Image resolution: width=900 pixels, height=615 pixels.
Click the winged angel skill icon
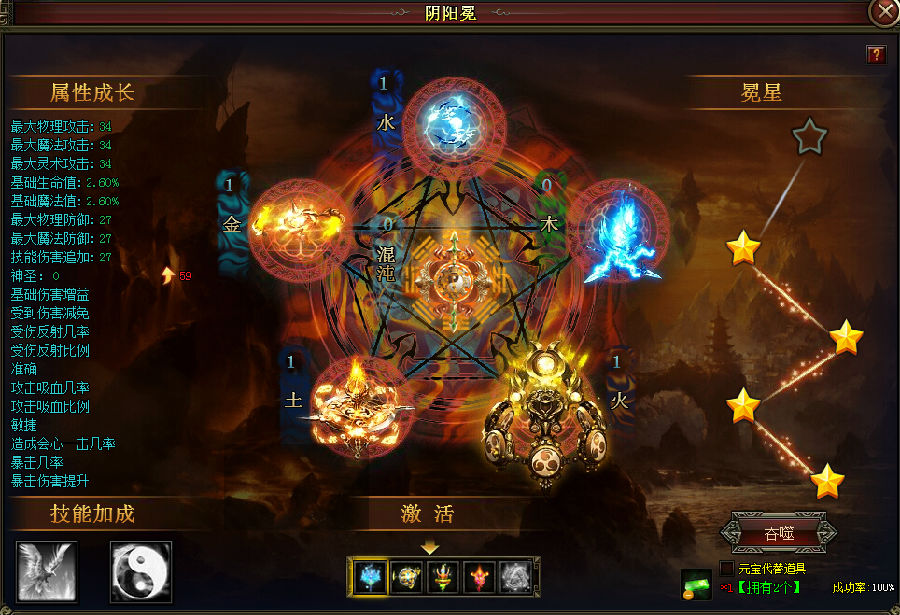tap(47, 571)
